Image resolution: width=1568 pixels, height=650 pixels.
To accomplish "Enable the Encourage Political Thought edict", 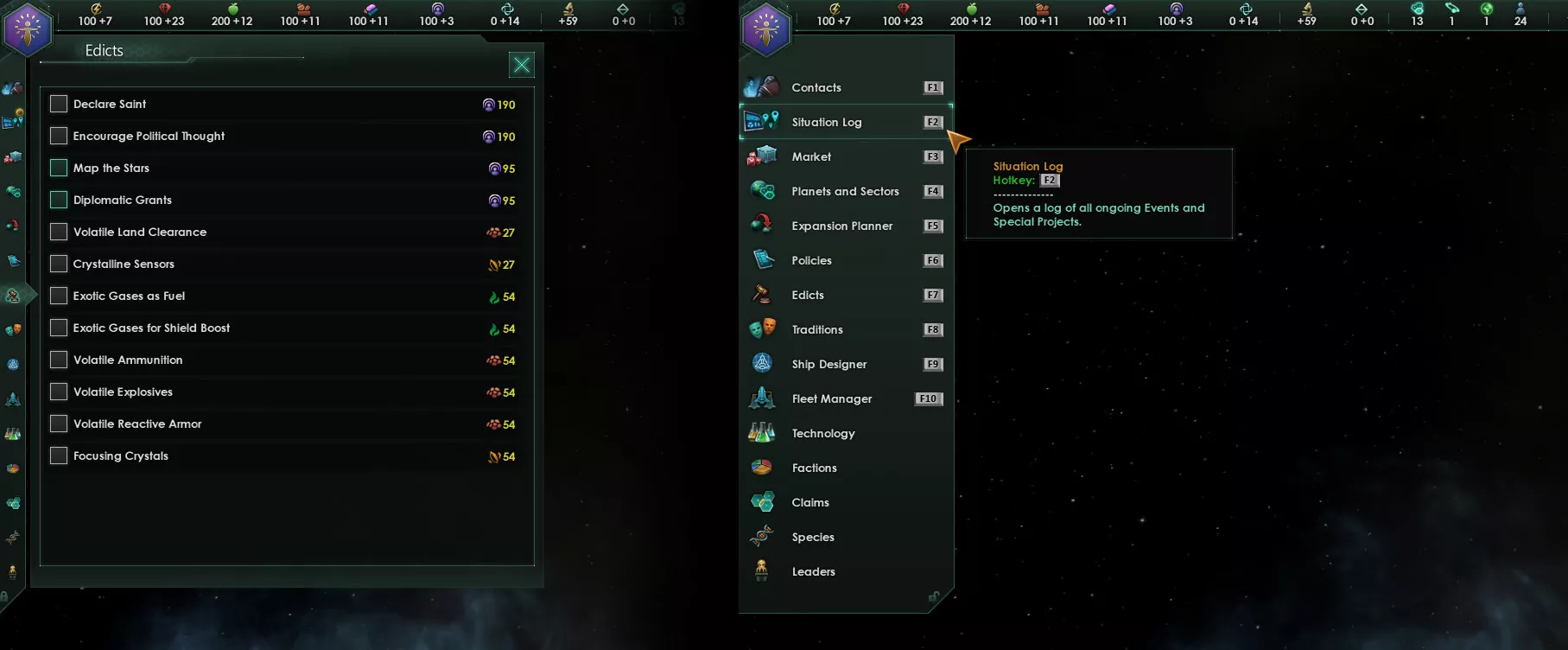I will [59, 136].
